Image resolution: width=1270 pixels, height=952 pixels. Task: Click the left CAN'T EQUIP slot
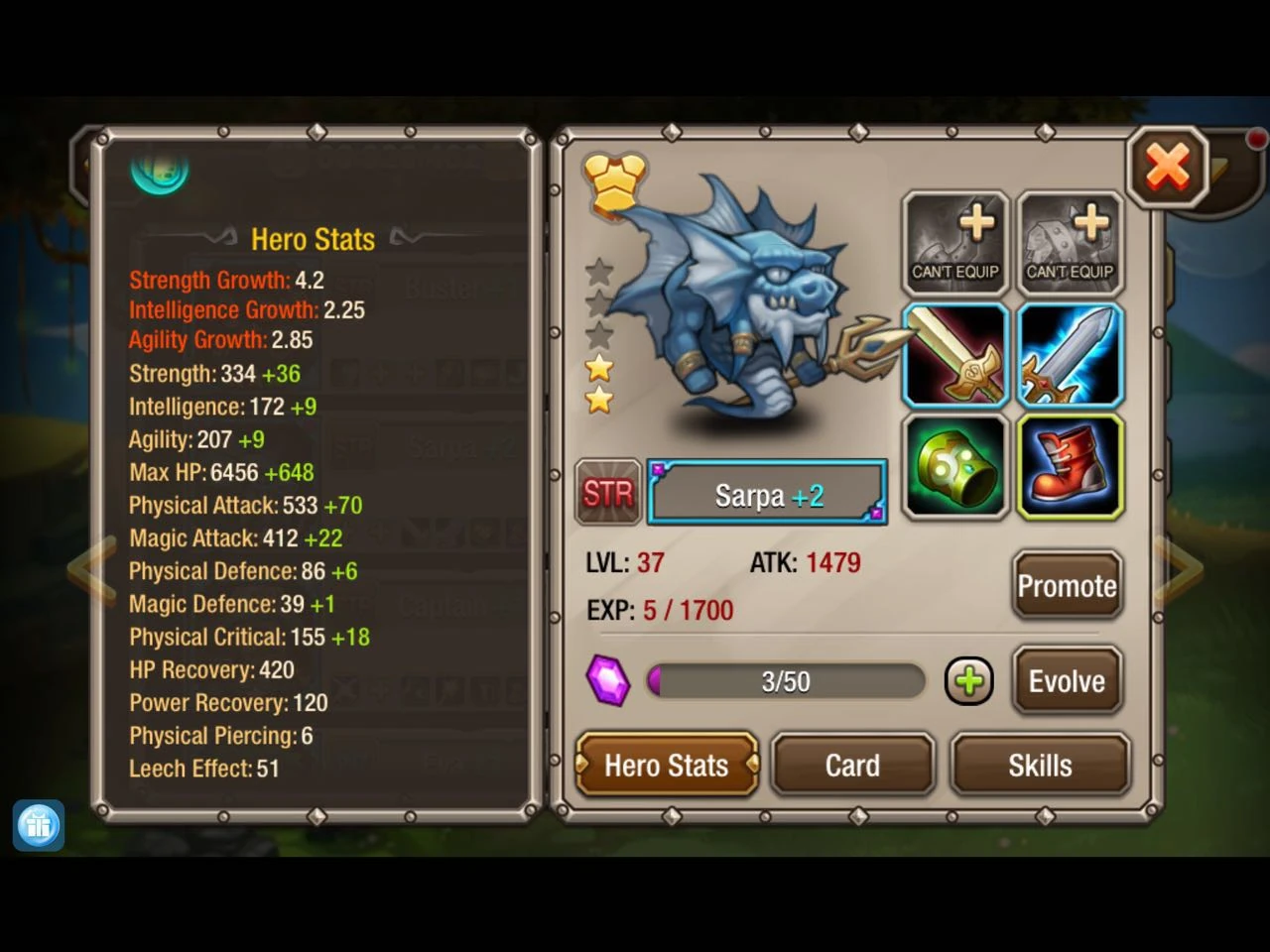pyautogui.click(x=954, y=241)
